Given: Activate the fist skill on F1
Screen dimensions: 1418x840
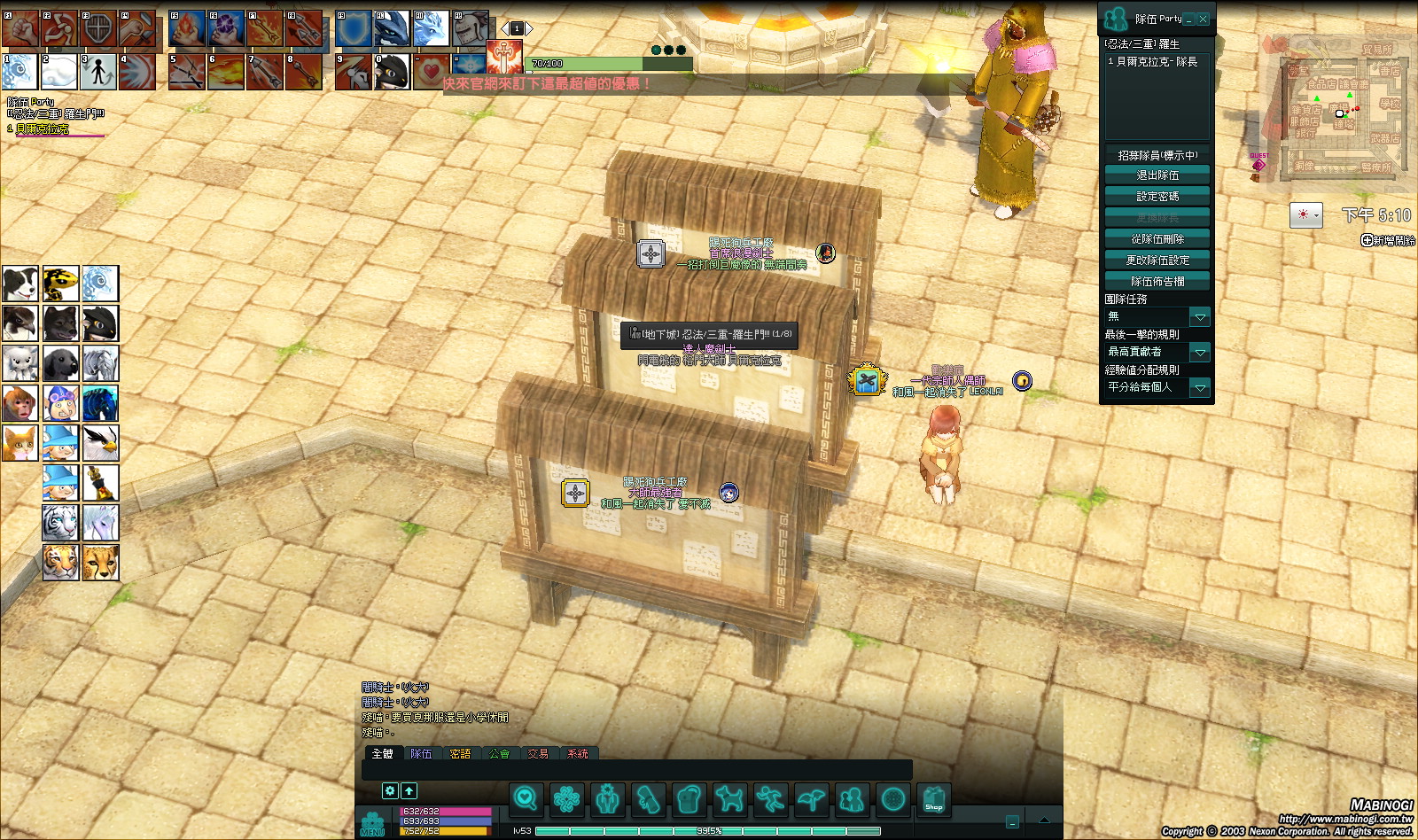Looking at the screenshot, I should [x=19, y=29].
